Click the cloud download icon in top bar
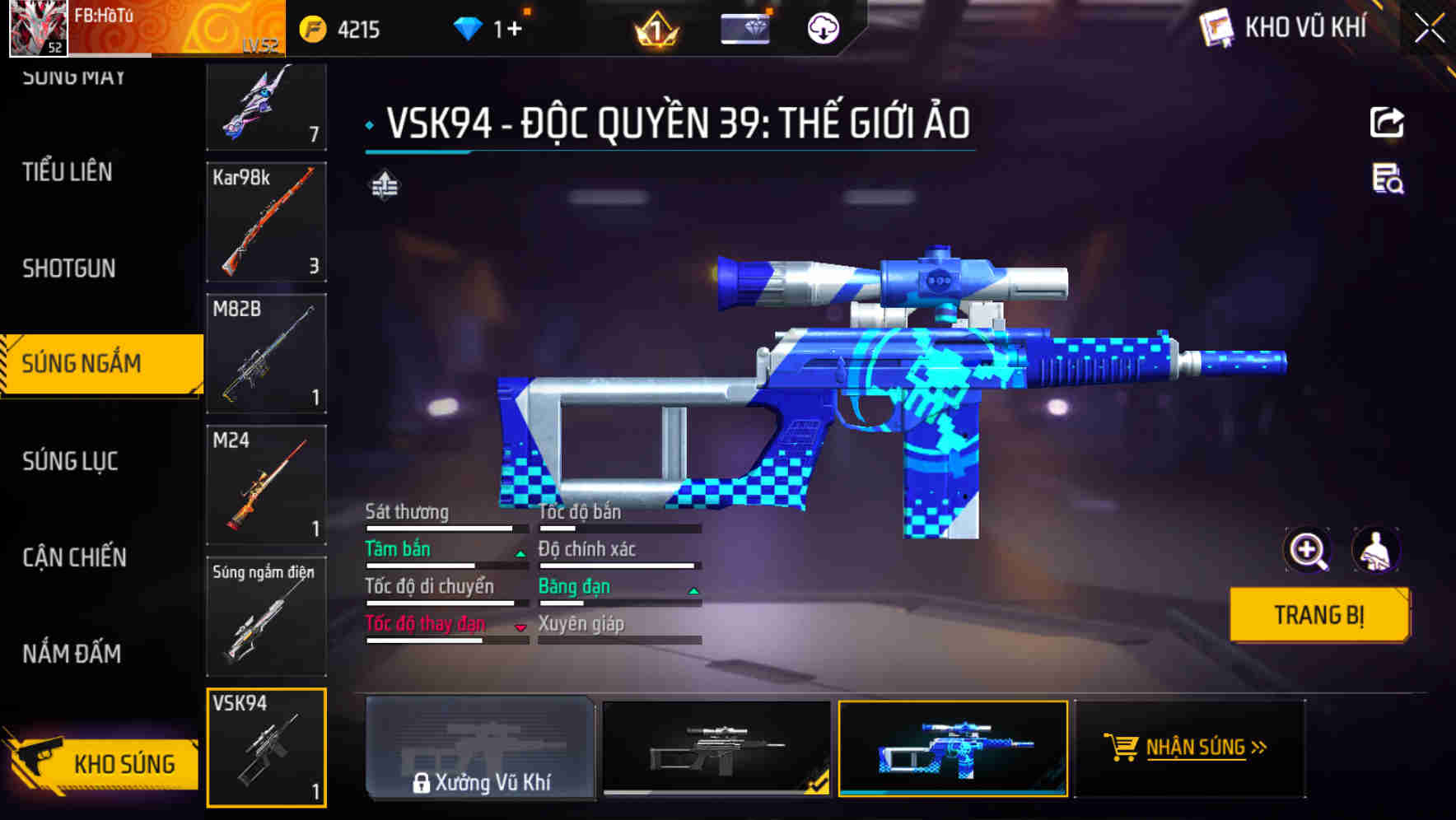1456x820 pixels. tap(822, 29)
